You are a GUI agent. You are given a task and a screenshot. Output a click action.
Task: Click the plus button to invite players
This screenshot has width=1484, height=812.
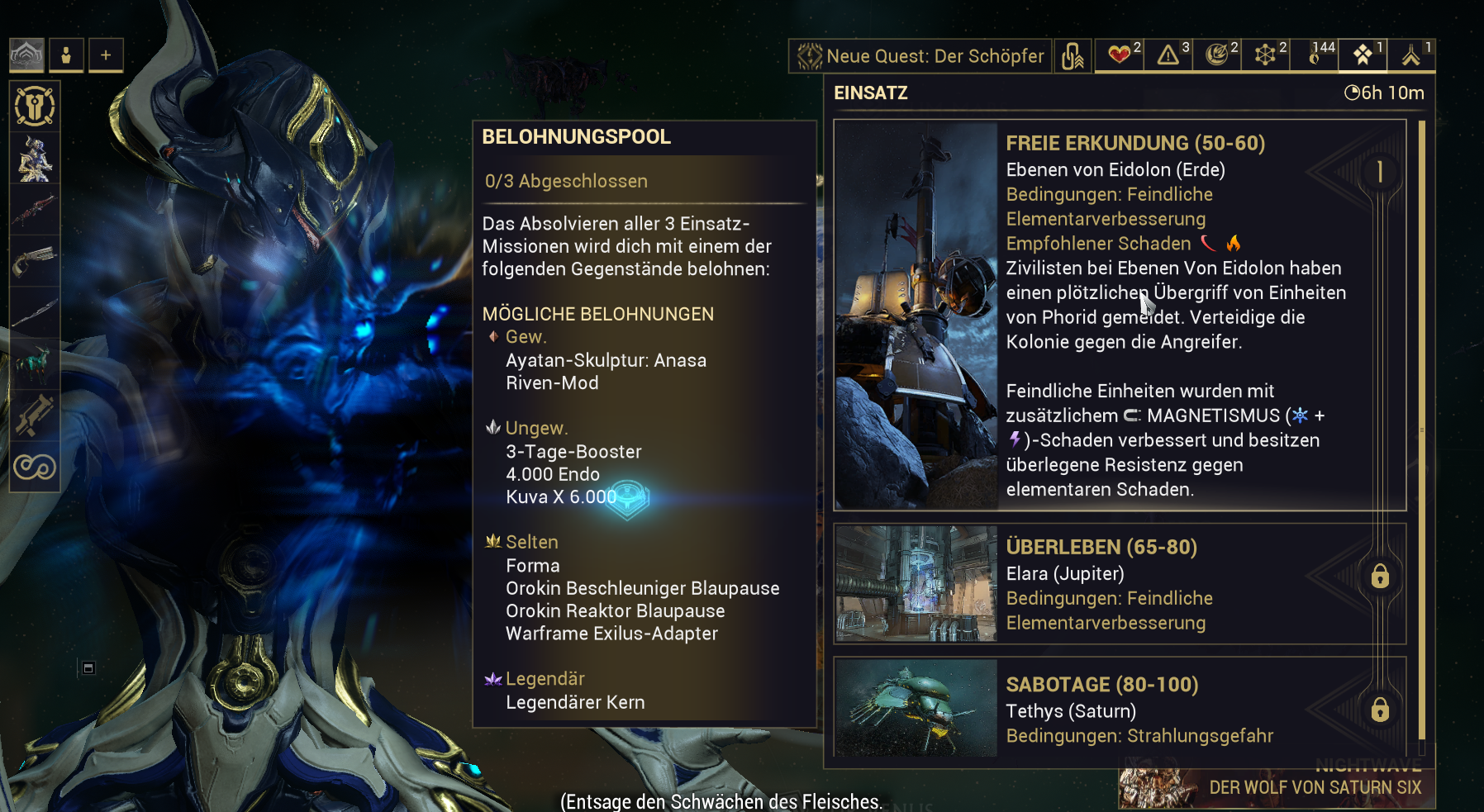106,55
